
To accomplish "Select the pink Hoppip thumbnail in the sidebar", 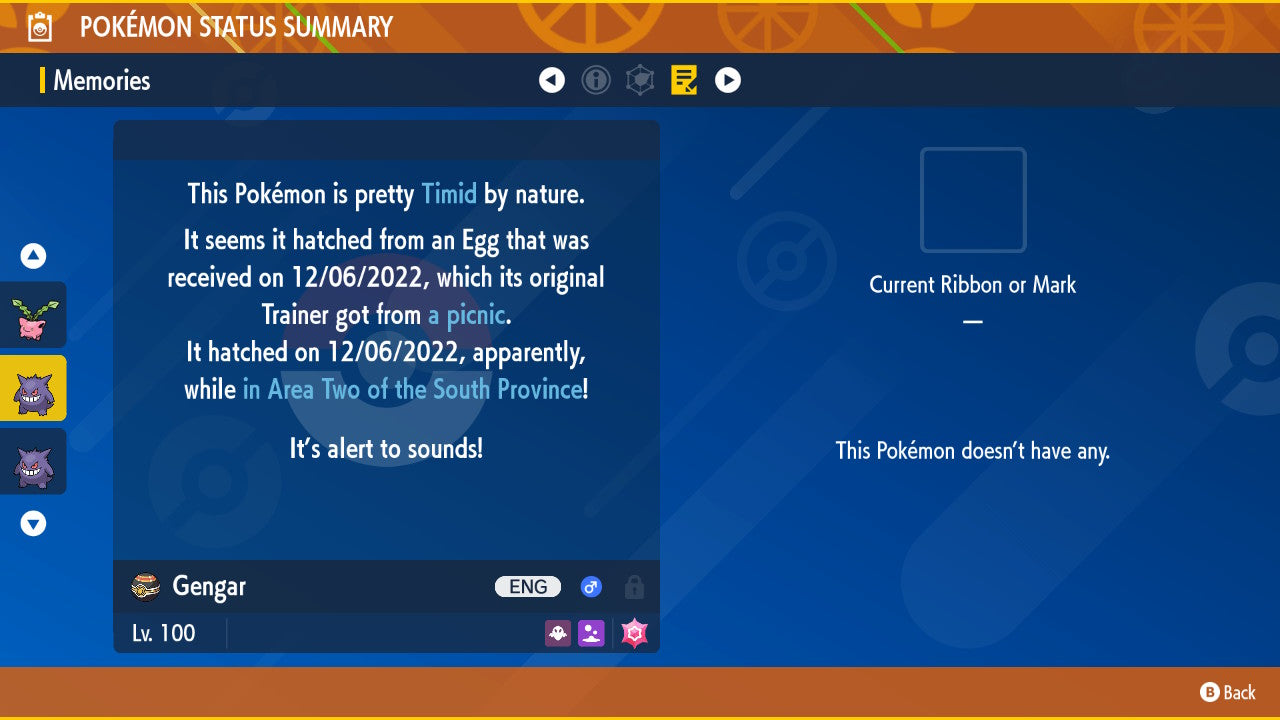I will click(33, 315).
